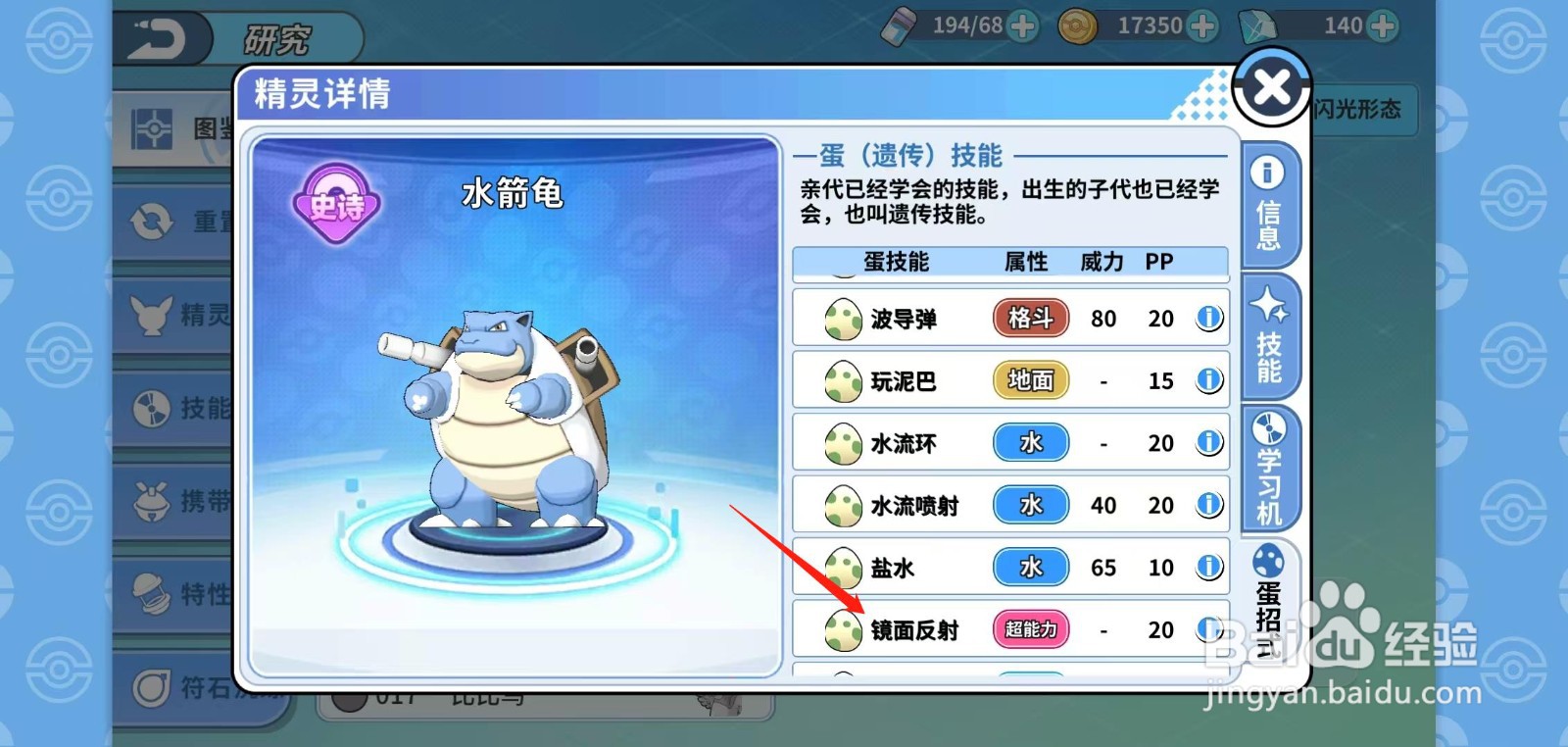Open the 图鉴 Pokédex sidebar icon

pos(152,127)
